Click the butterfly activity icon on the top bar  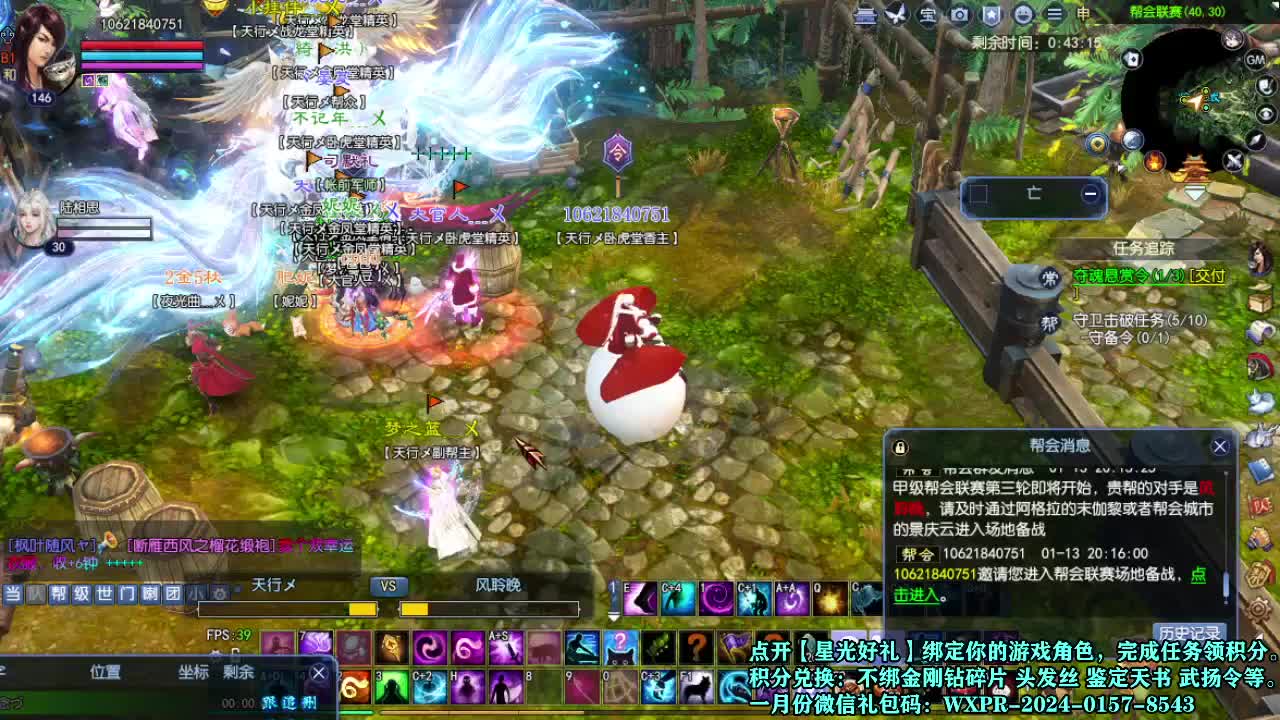coord(896,15)
